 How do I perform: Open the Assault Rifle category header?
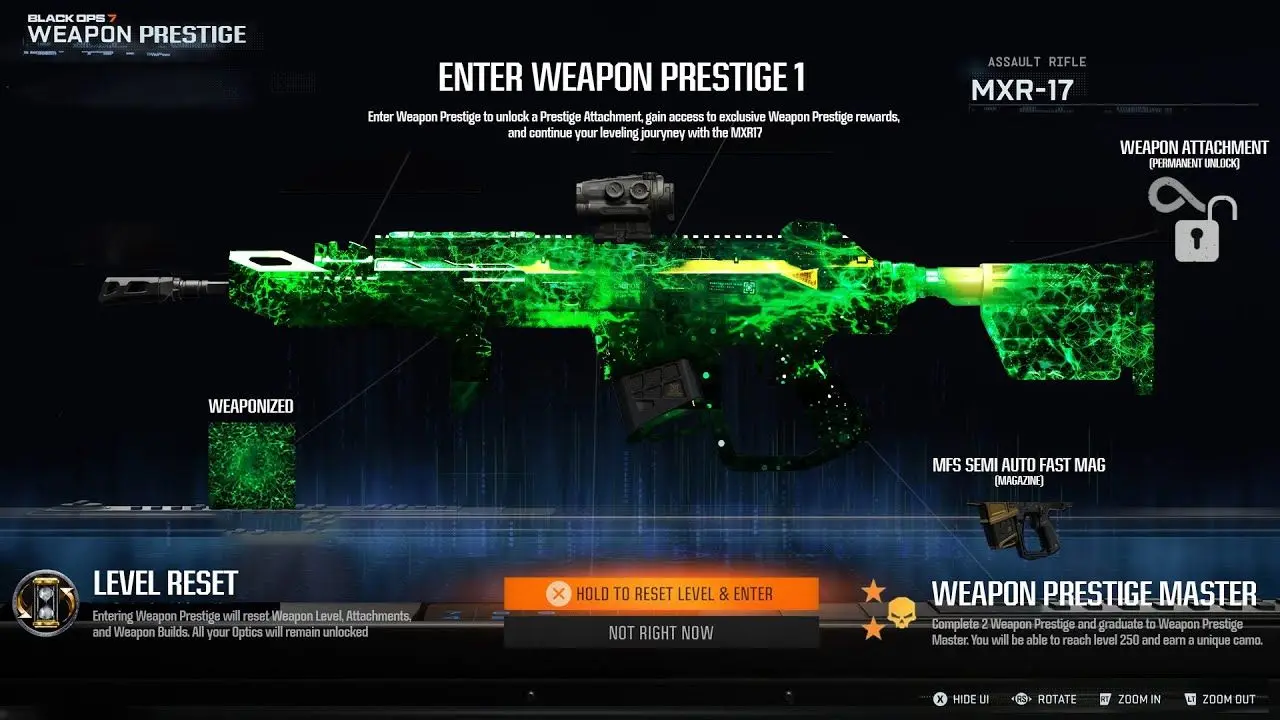[x=1035, y=61]
